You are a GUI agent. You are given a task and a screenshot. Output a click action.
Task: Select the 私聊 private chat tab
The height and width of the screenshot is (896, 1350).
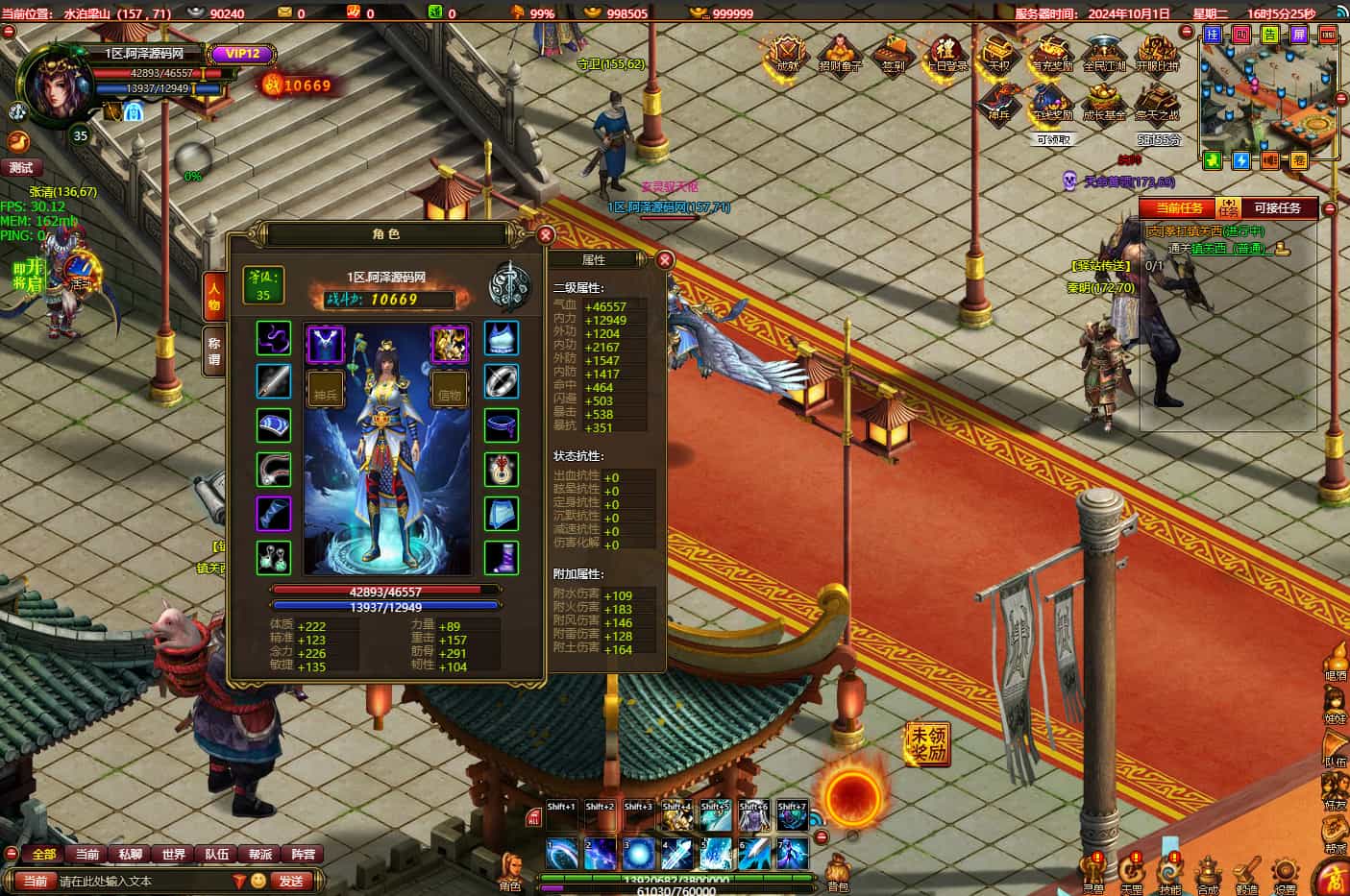coord(131,854)
